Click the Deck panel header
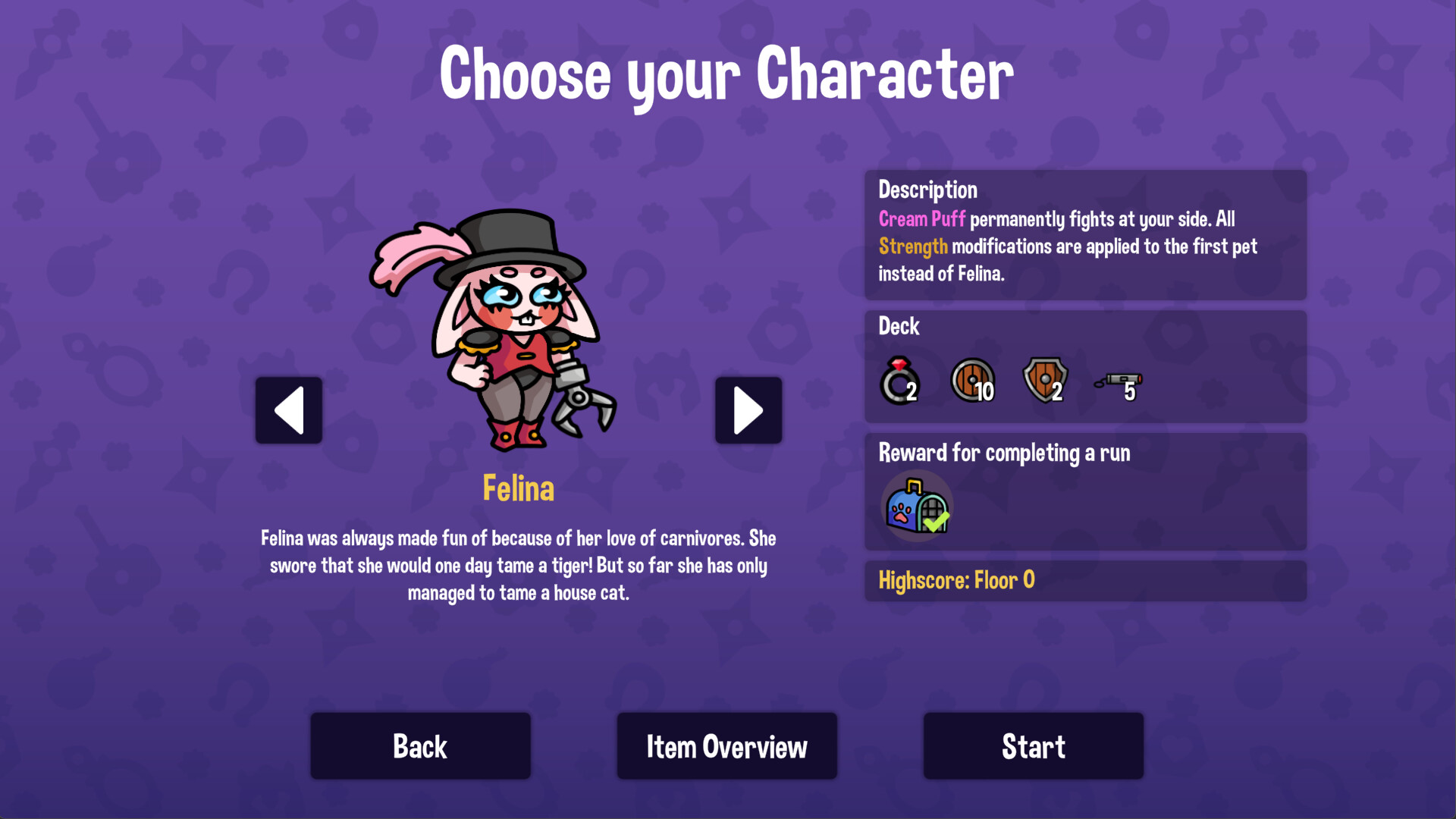 click(x=898, y=326)
